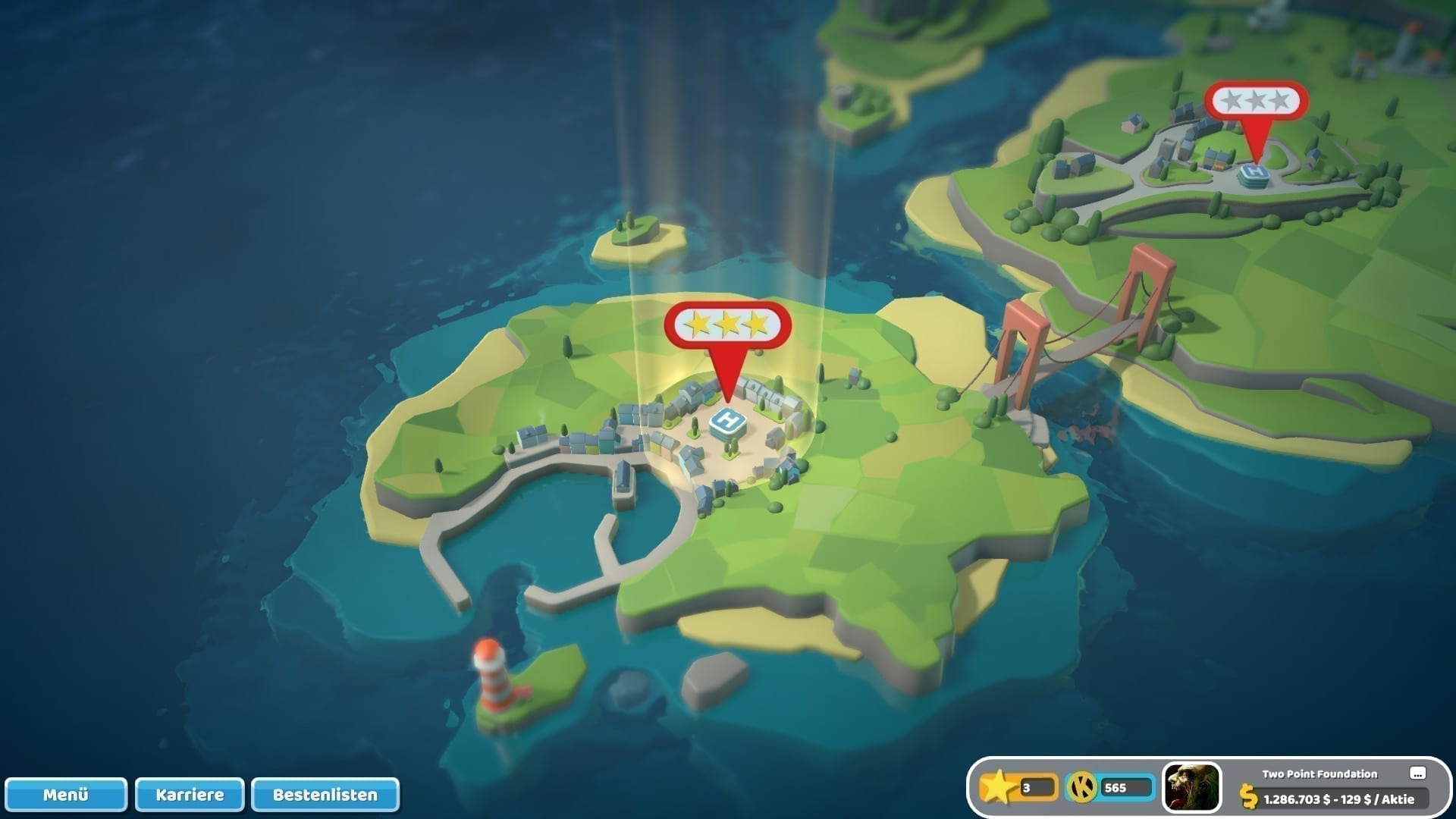
Task: Open the ellipsis options beside Two Point Foundation
Action: 1417,773
